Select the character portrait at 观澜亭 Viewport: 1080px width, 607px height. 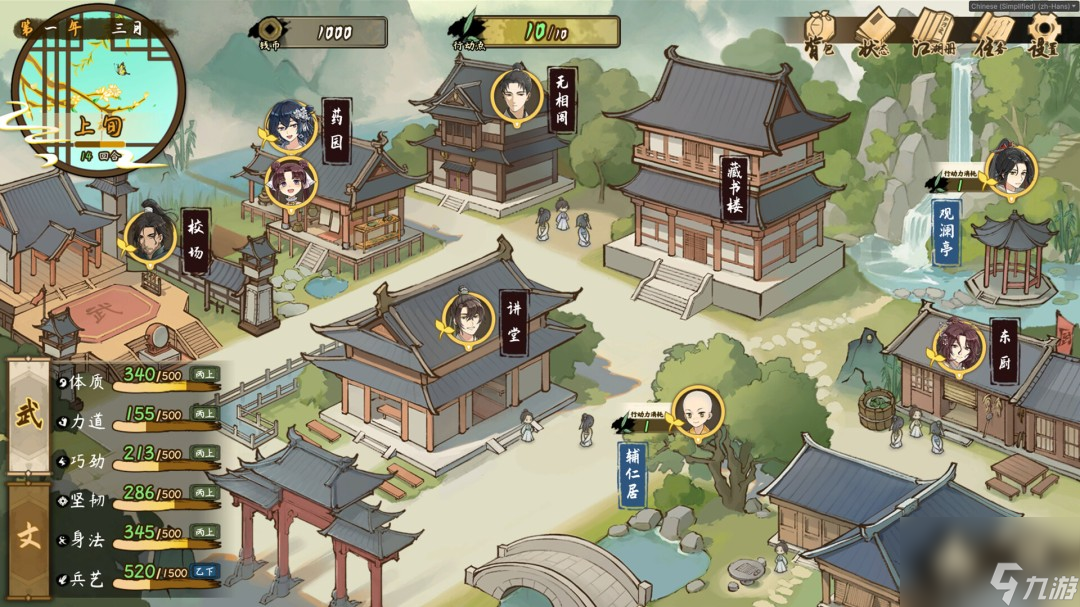pos(1011,172)
